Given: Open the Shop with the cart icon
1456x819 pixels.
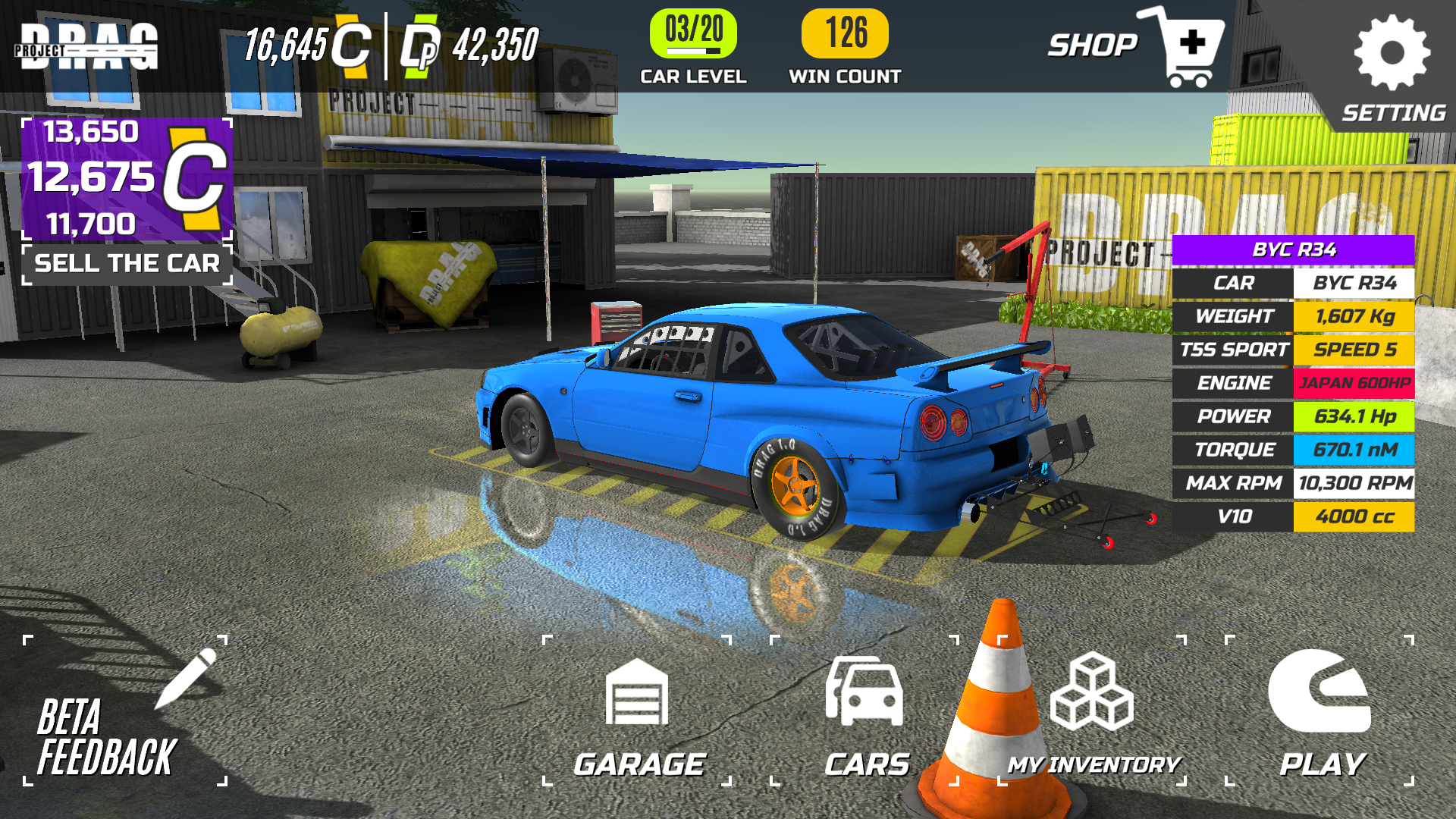Looking at the screenshot, I should coord(1137,47).
